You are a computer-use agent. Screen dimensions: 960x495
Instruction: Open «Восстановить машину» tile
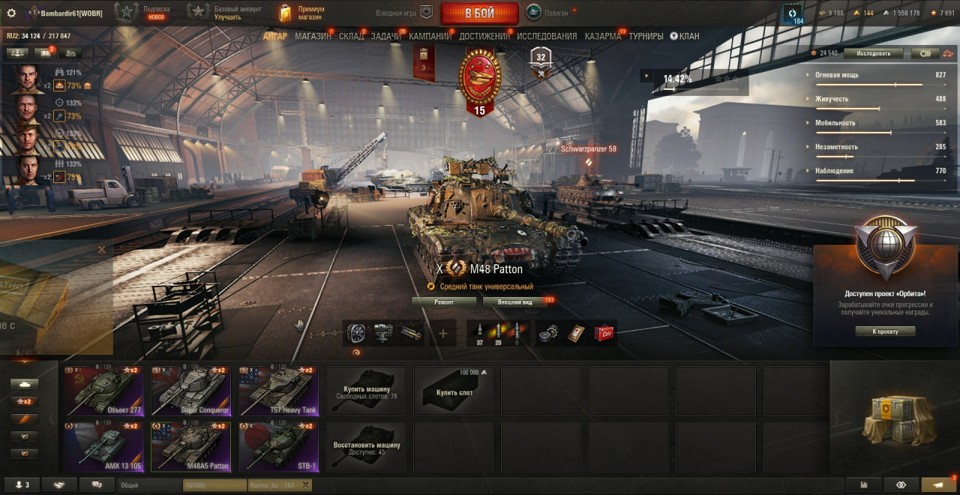click(366, 445)
